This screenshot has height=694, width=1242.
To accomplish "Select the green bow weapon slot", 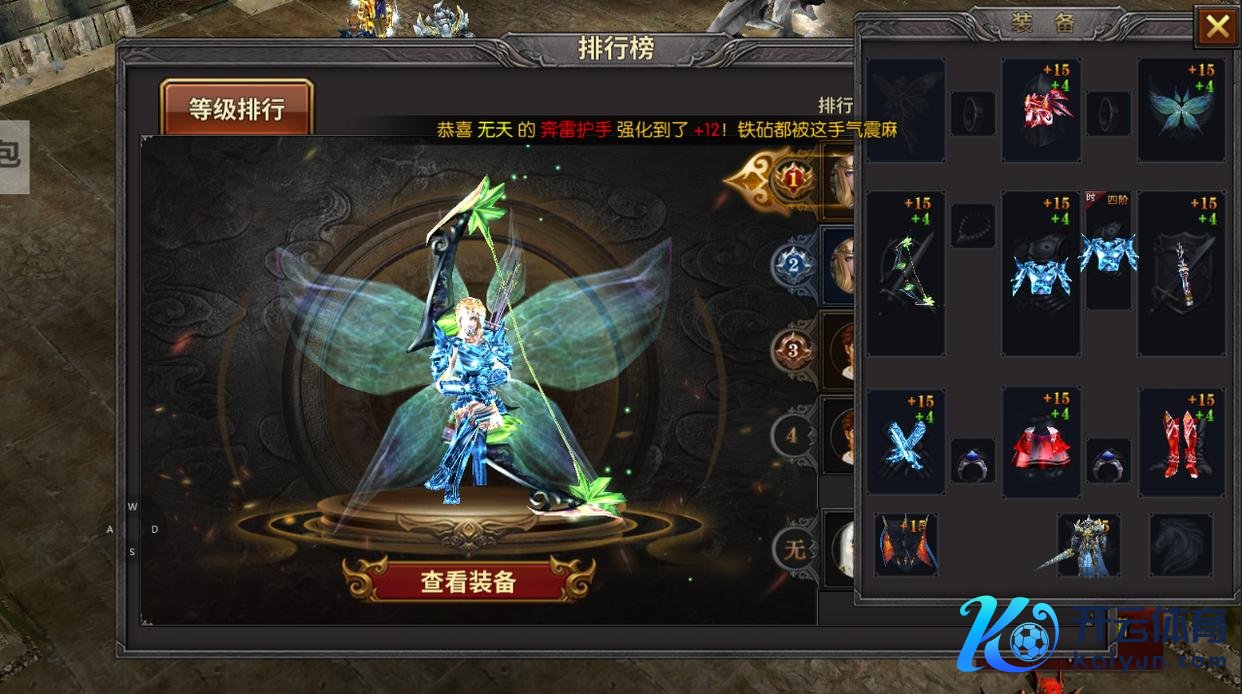I will point(906,274).
